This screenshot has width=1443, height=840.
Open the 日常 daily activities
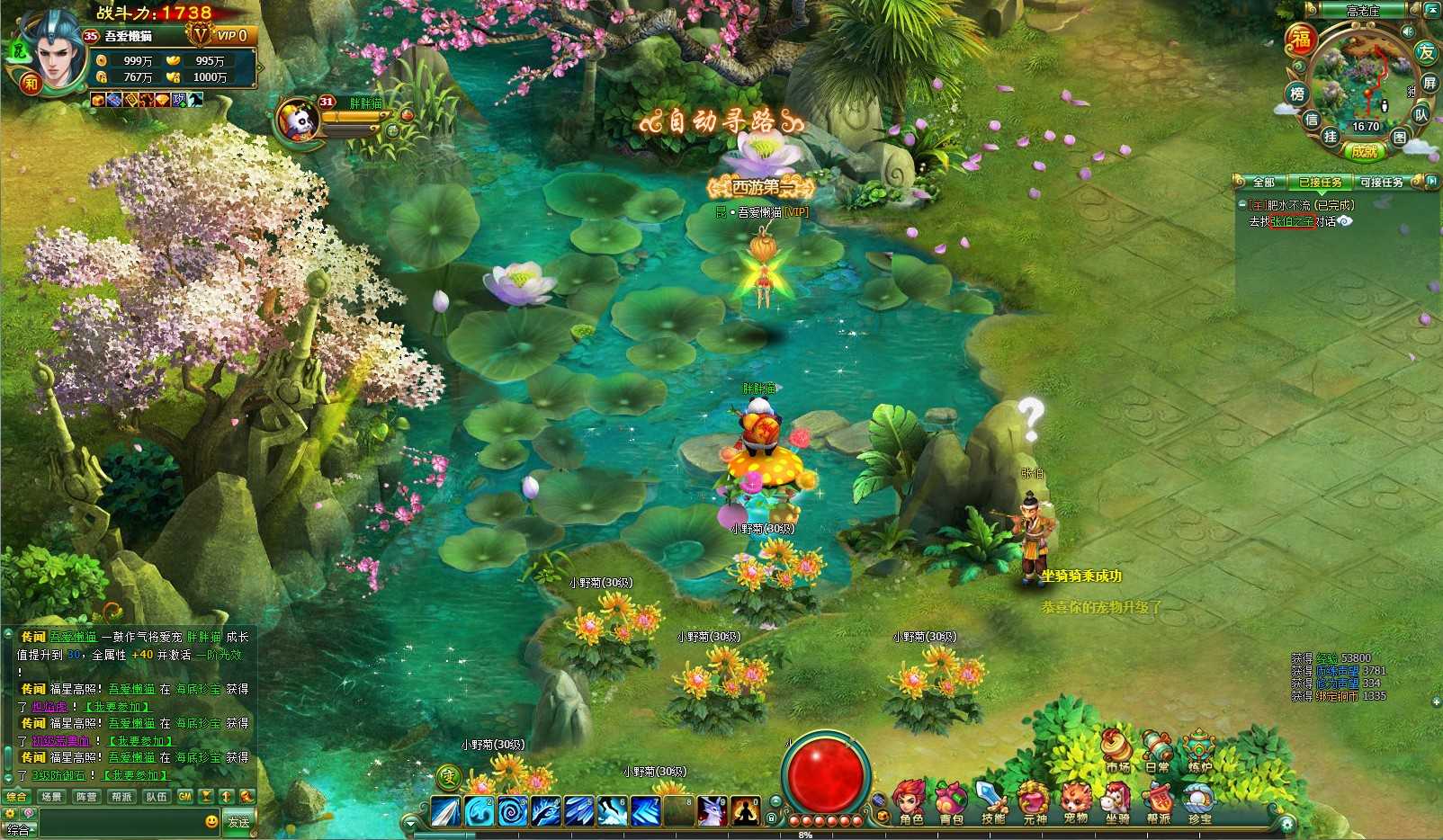(x=1157, y=752)
